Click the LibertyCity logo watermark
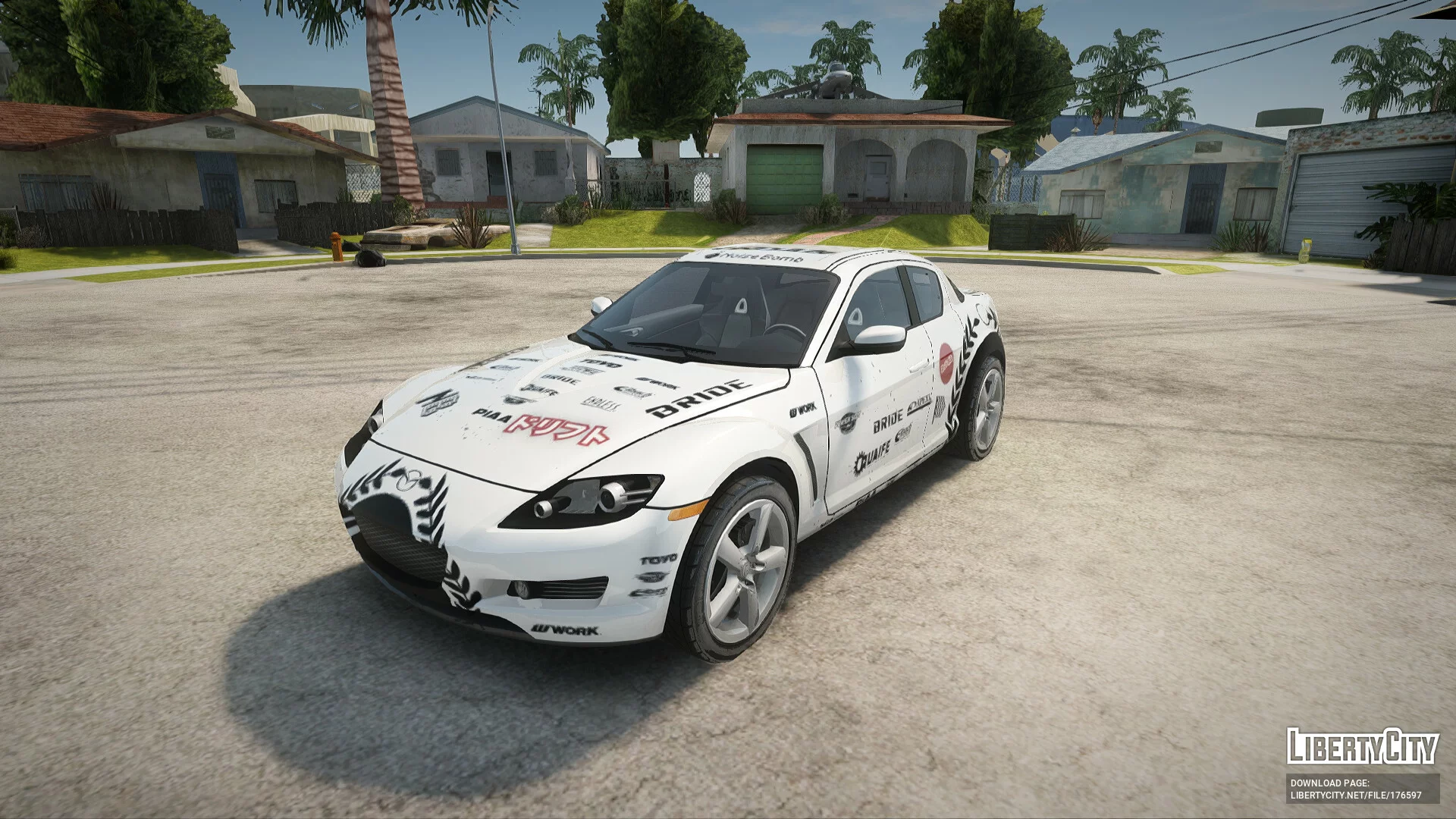 1362,746
